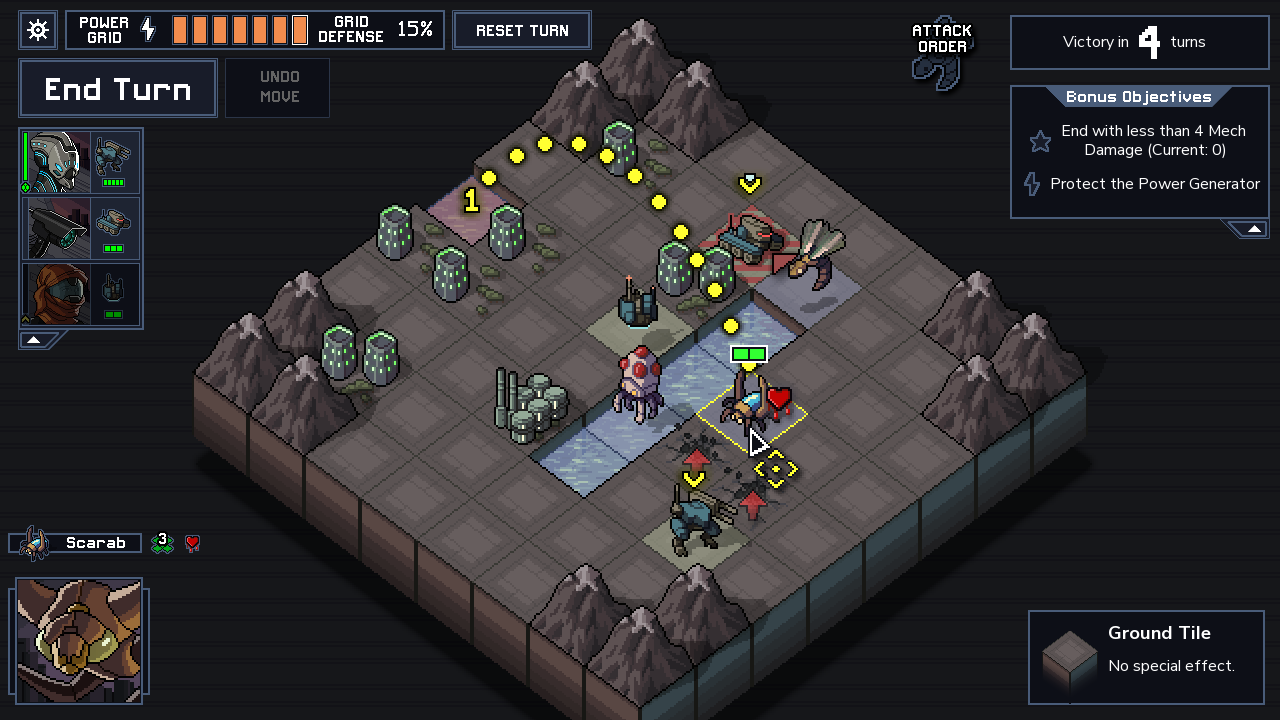Click the settings gear icon

37,29
